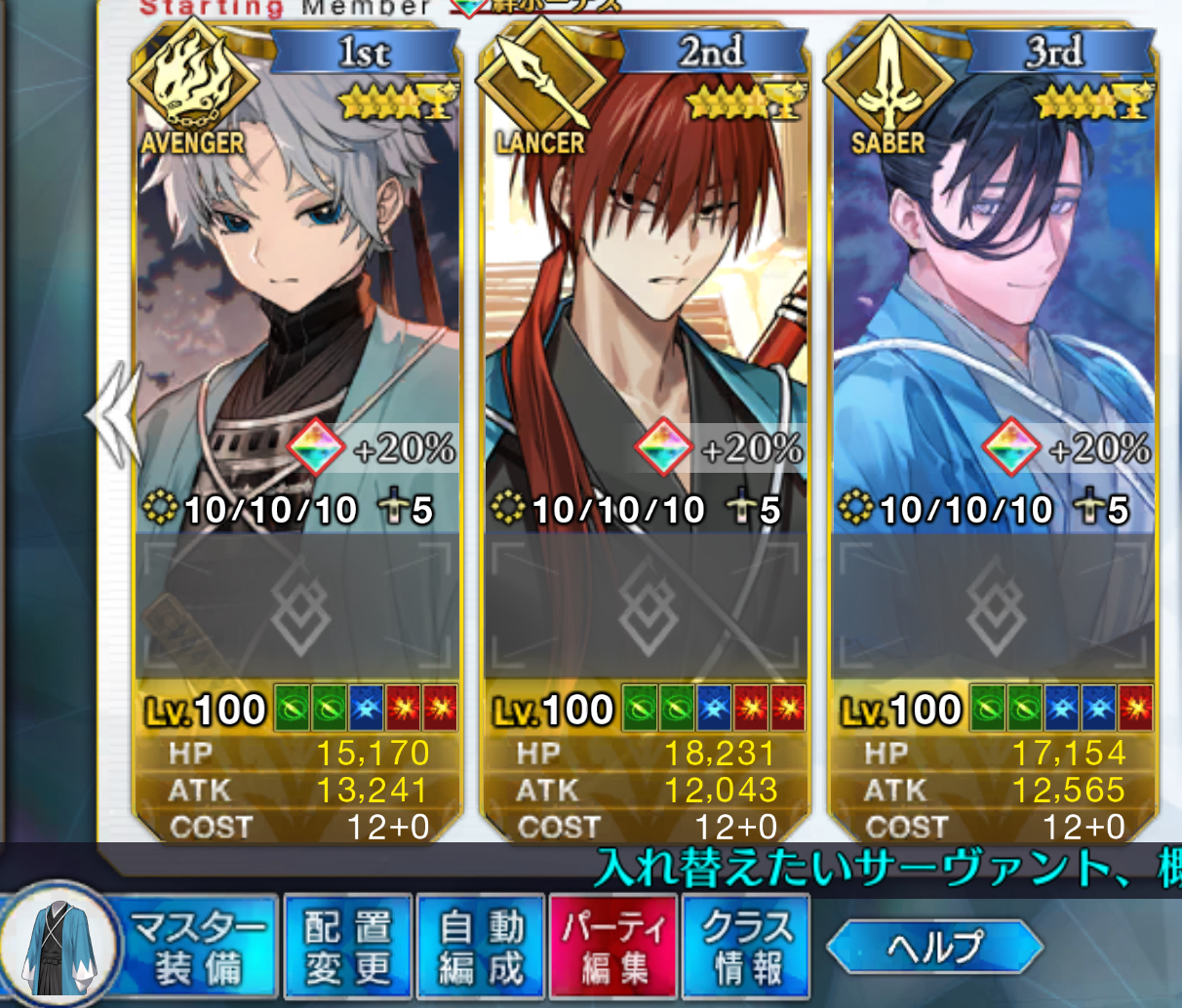This screenshot has height=1008, width=1182.
Task: Select the 1st slot Avenger servant card
Action: 297,292
